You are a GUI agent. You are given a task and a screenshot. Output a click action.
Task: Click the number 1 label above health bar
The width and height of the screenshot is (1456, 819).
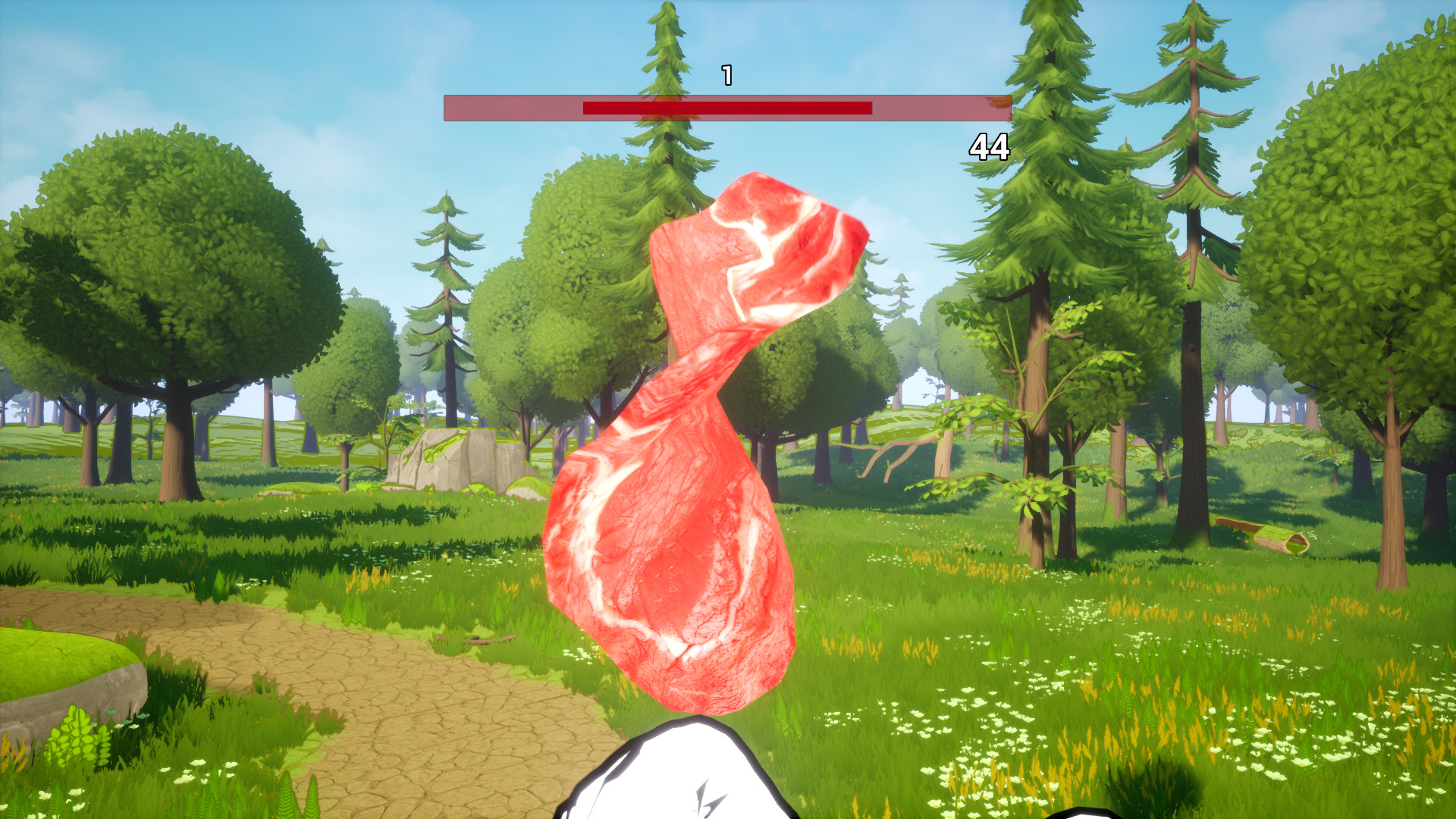point(726,74)
